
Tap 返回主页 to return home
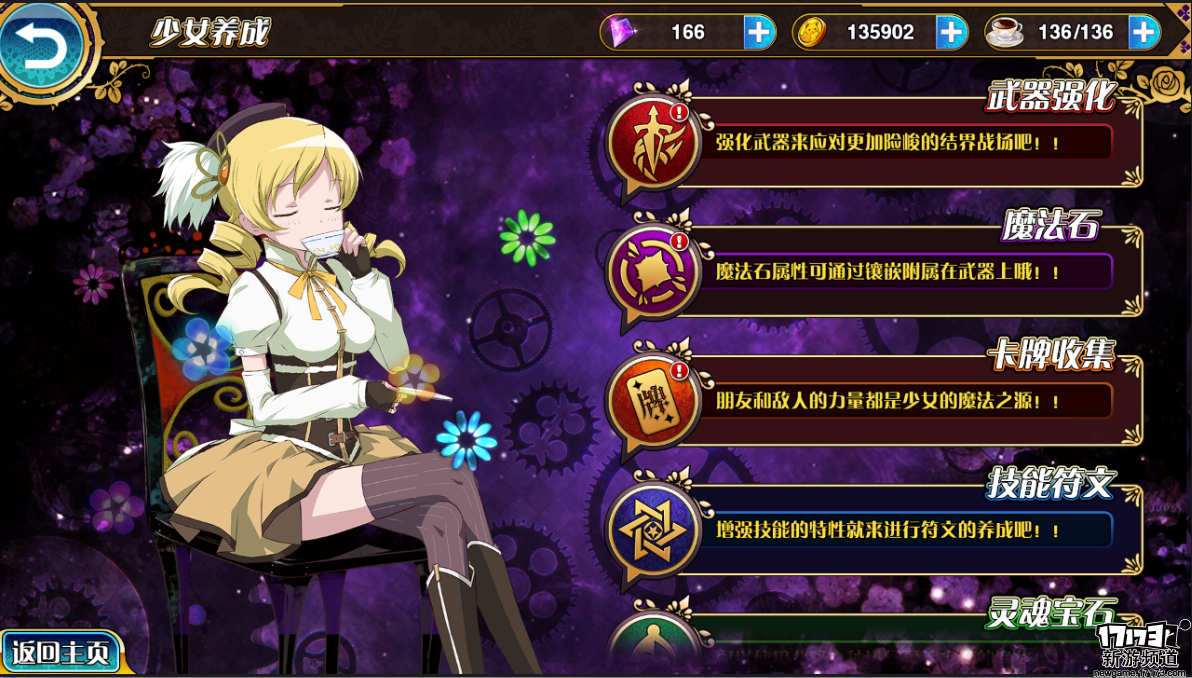pos(61,653)
